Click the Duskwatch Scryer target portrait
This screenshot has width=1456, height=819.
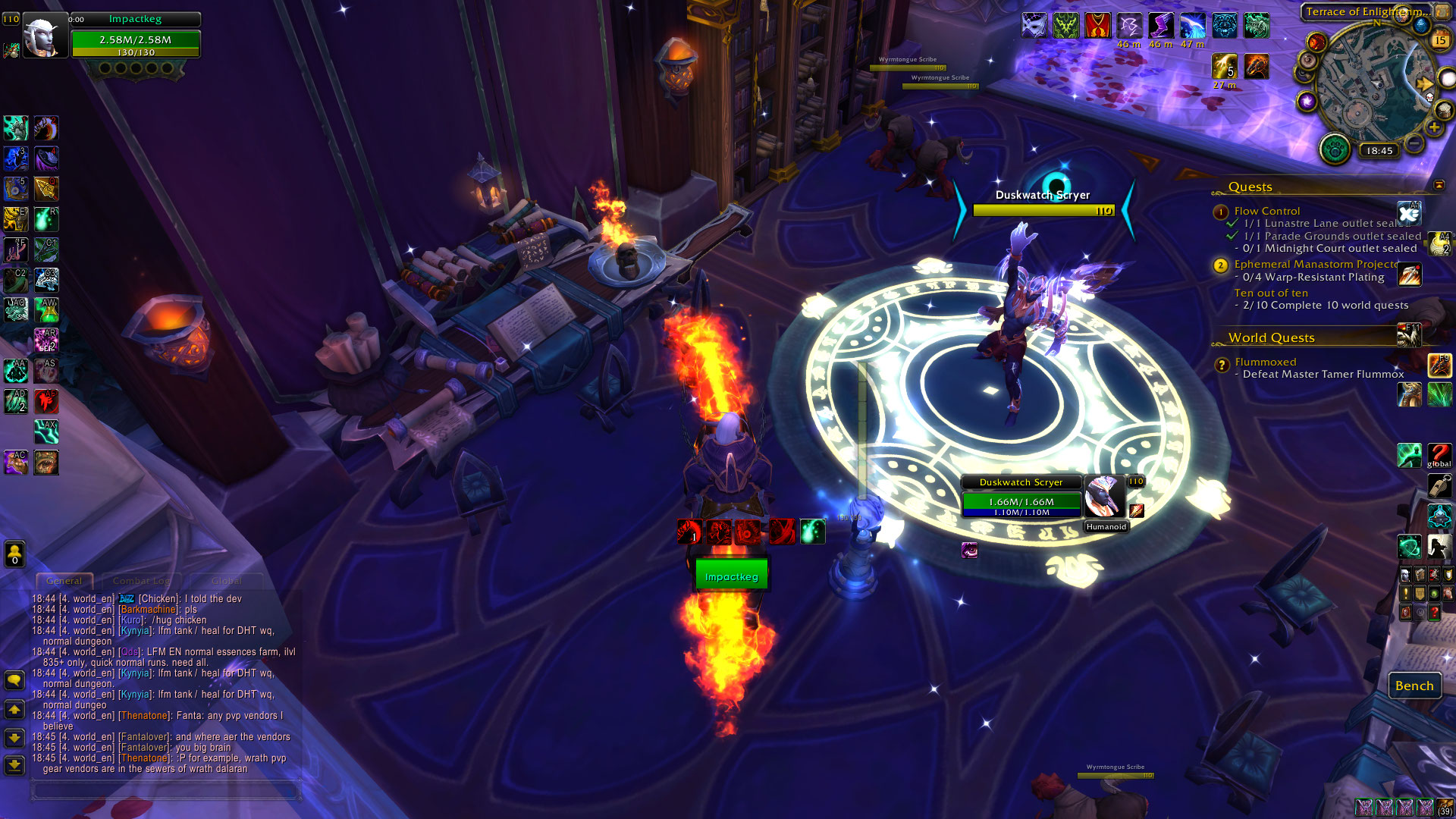[1103, 497]
